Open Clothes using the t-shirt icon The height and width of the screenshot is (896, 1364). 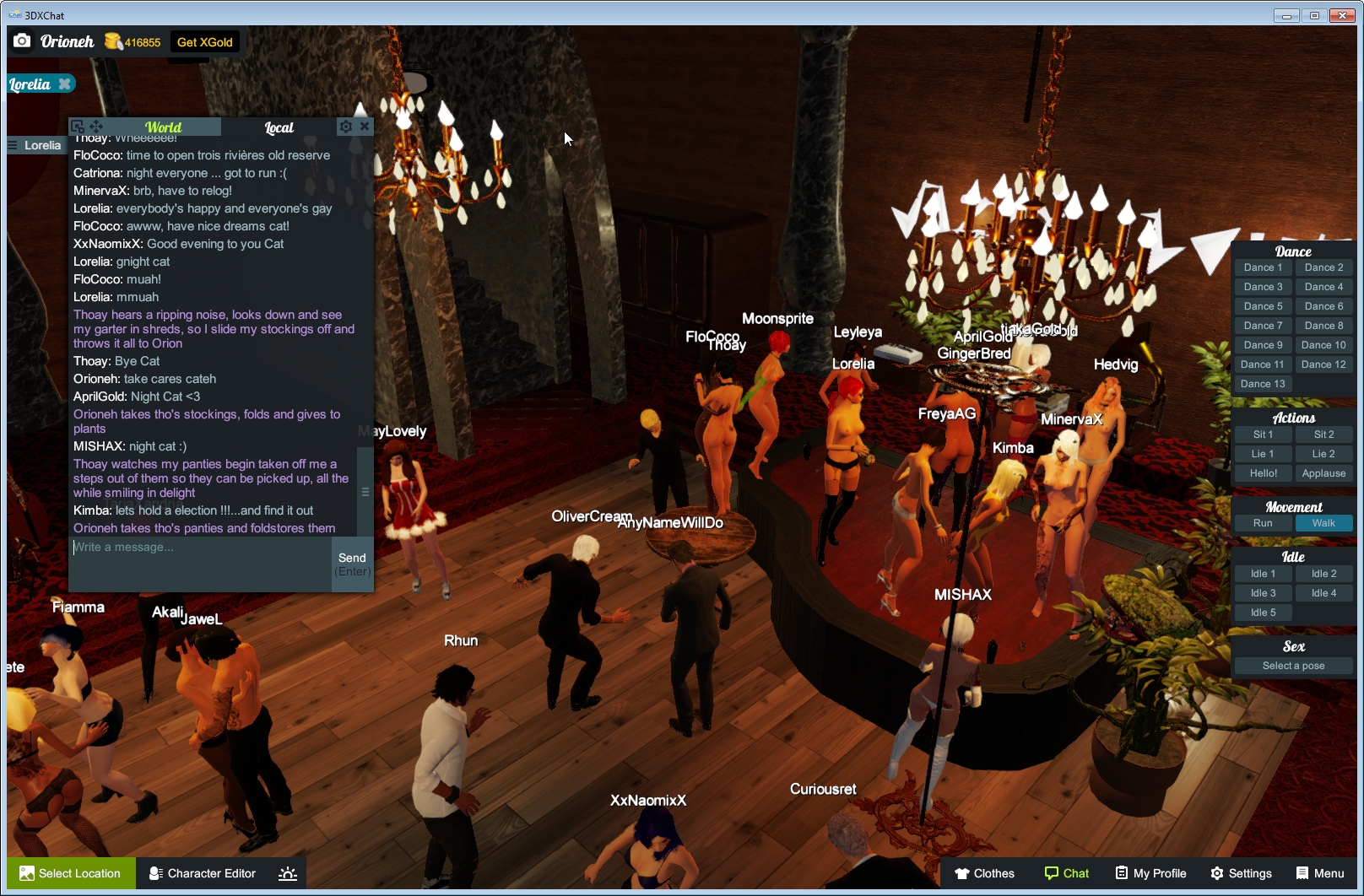961,873
